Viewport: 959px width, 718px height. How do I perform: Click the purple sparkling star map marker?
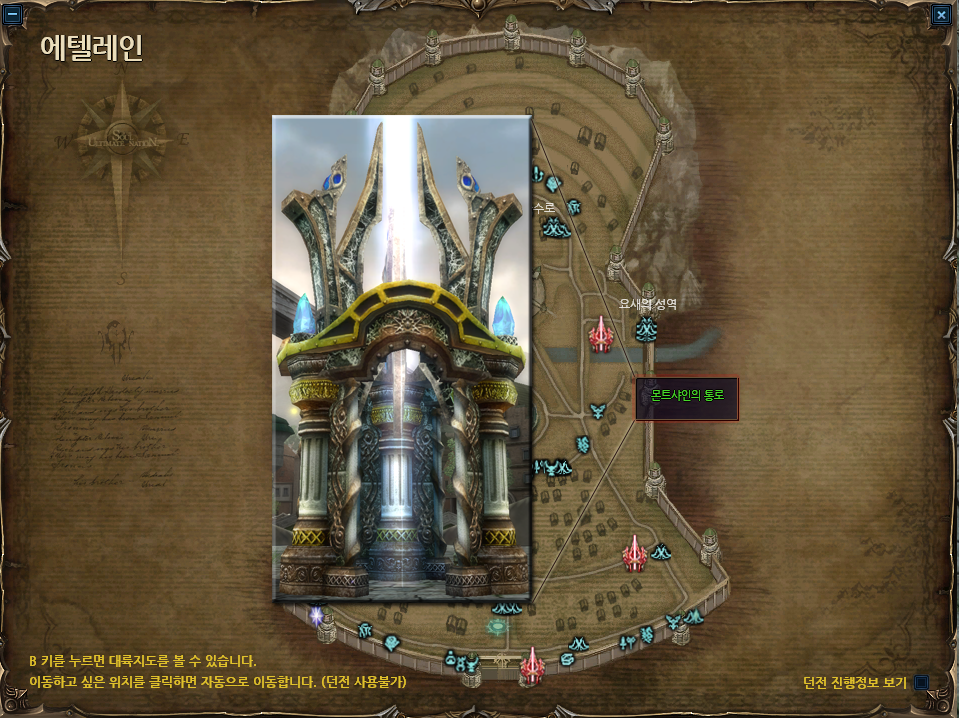click(318, 615)
